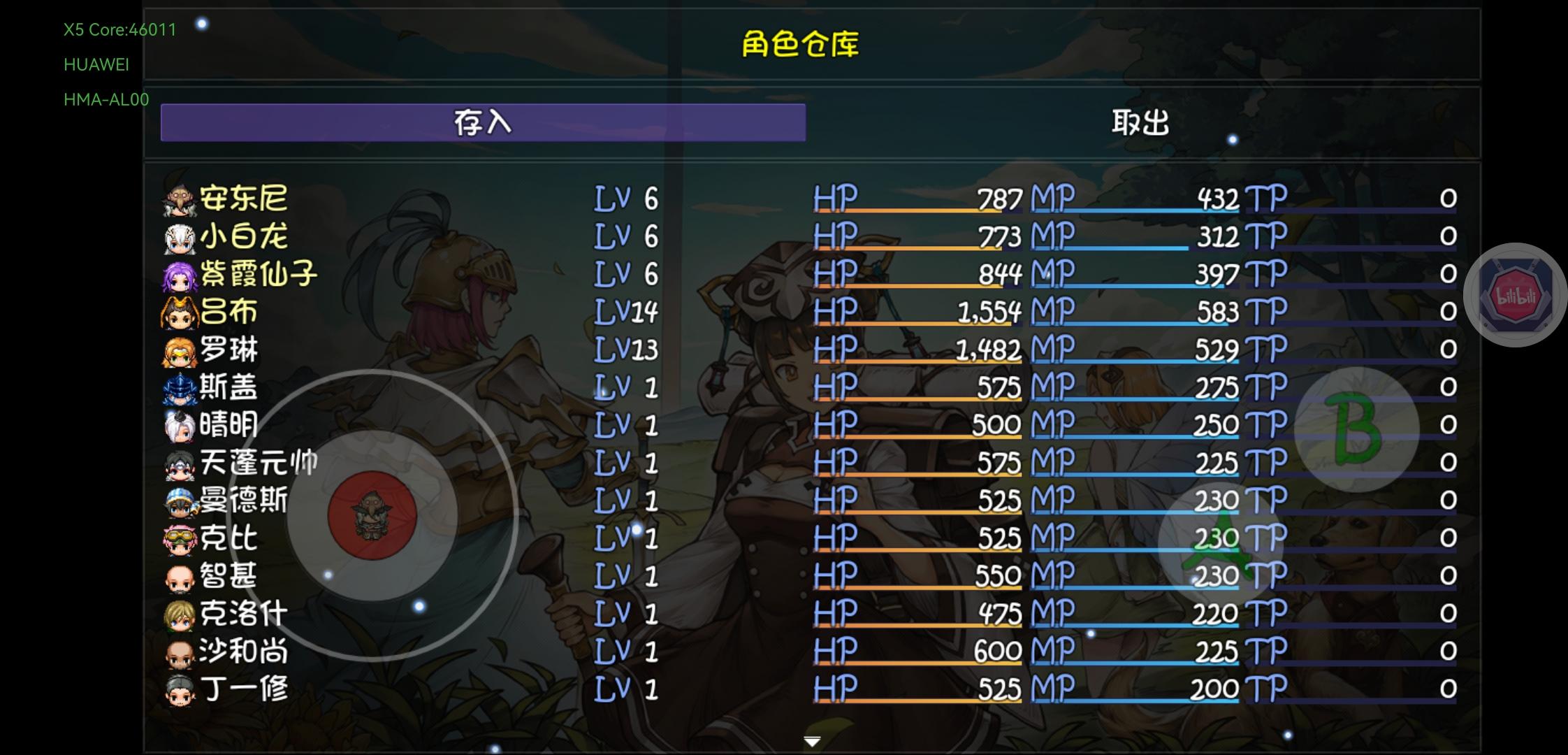Select 晴明's portrait icon
The image size is (1568, 755).
[x=180, y=425]
